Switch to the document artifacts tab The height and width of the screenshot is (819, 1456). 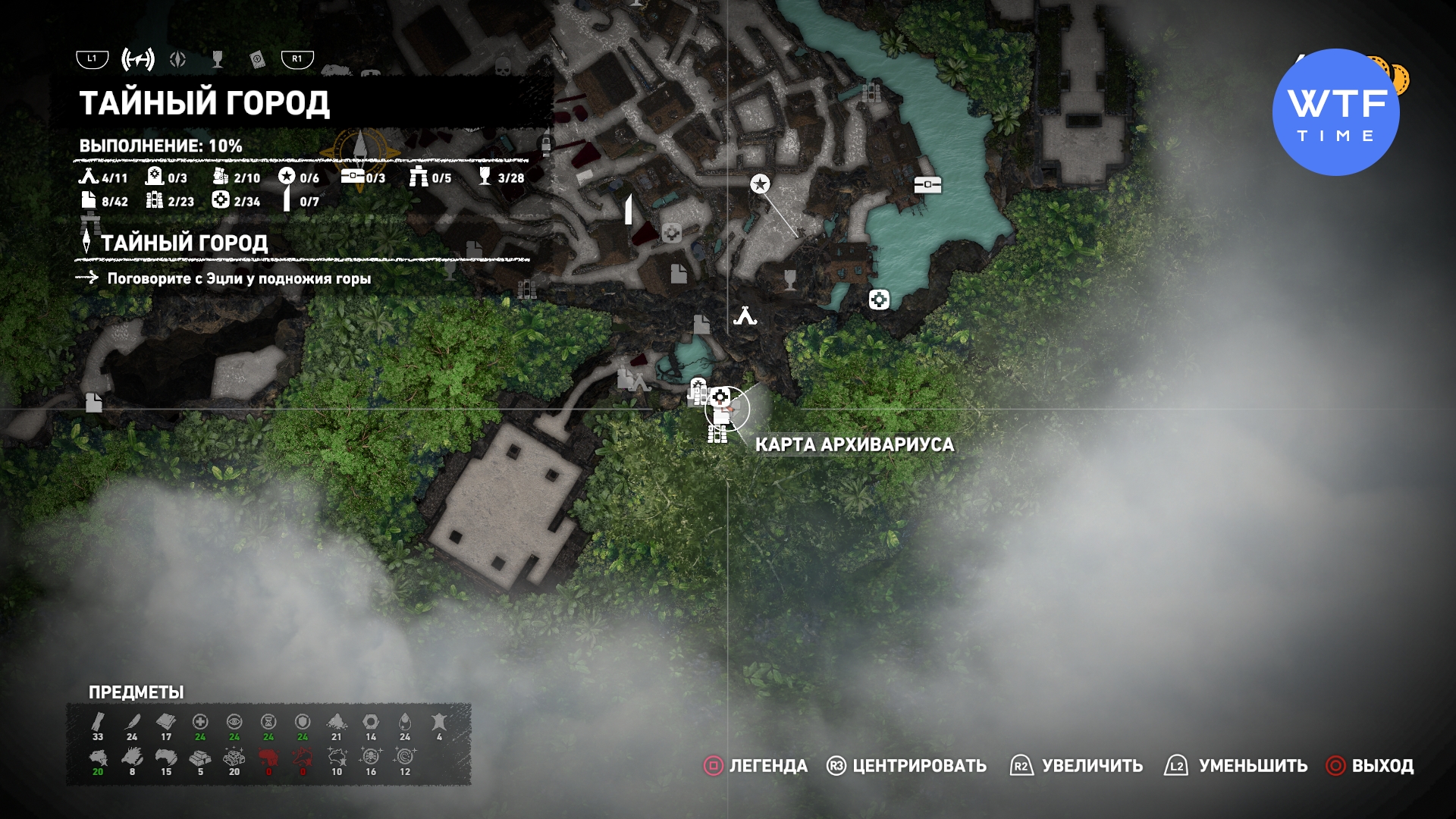point(257,59)
